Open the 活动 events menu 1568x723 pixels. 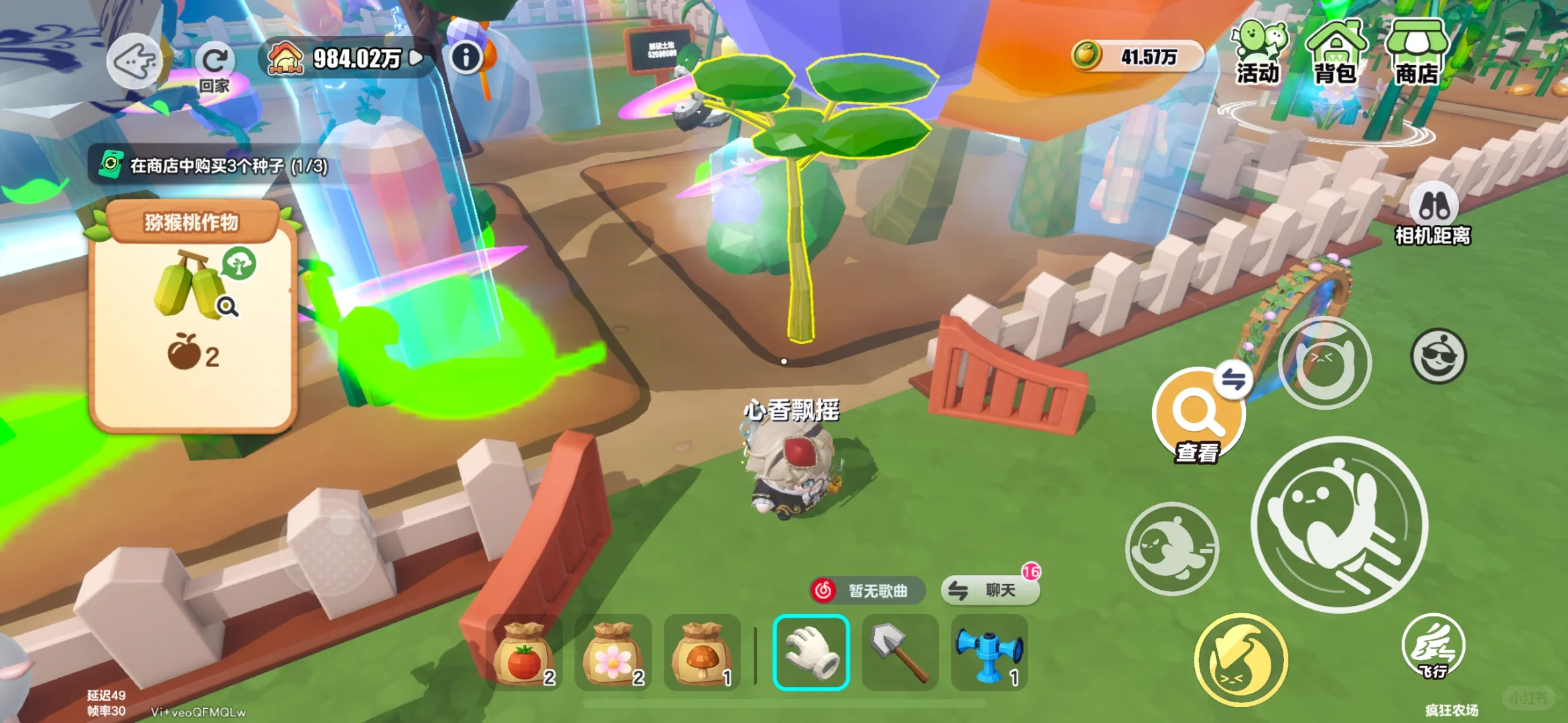coord(1259,54)
